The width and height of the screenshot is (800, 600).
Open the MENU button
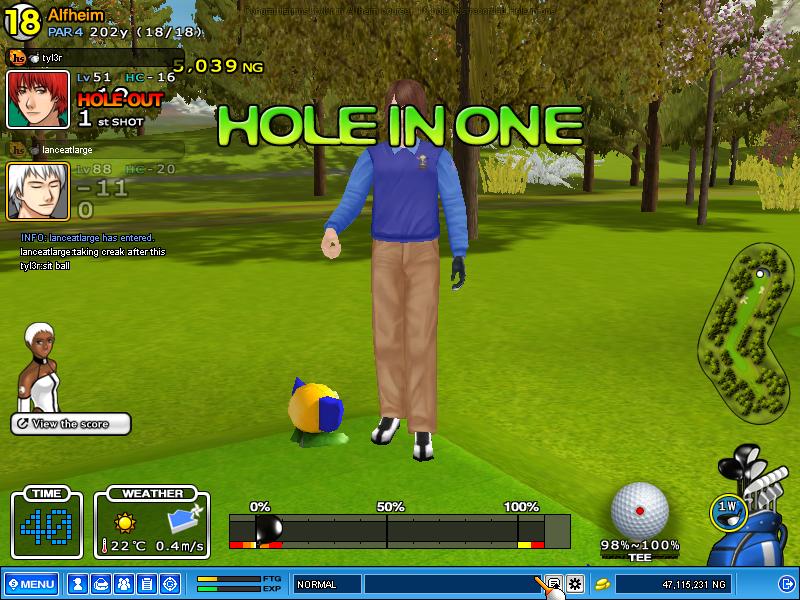tap(31, 584)
